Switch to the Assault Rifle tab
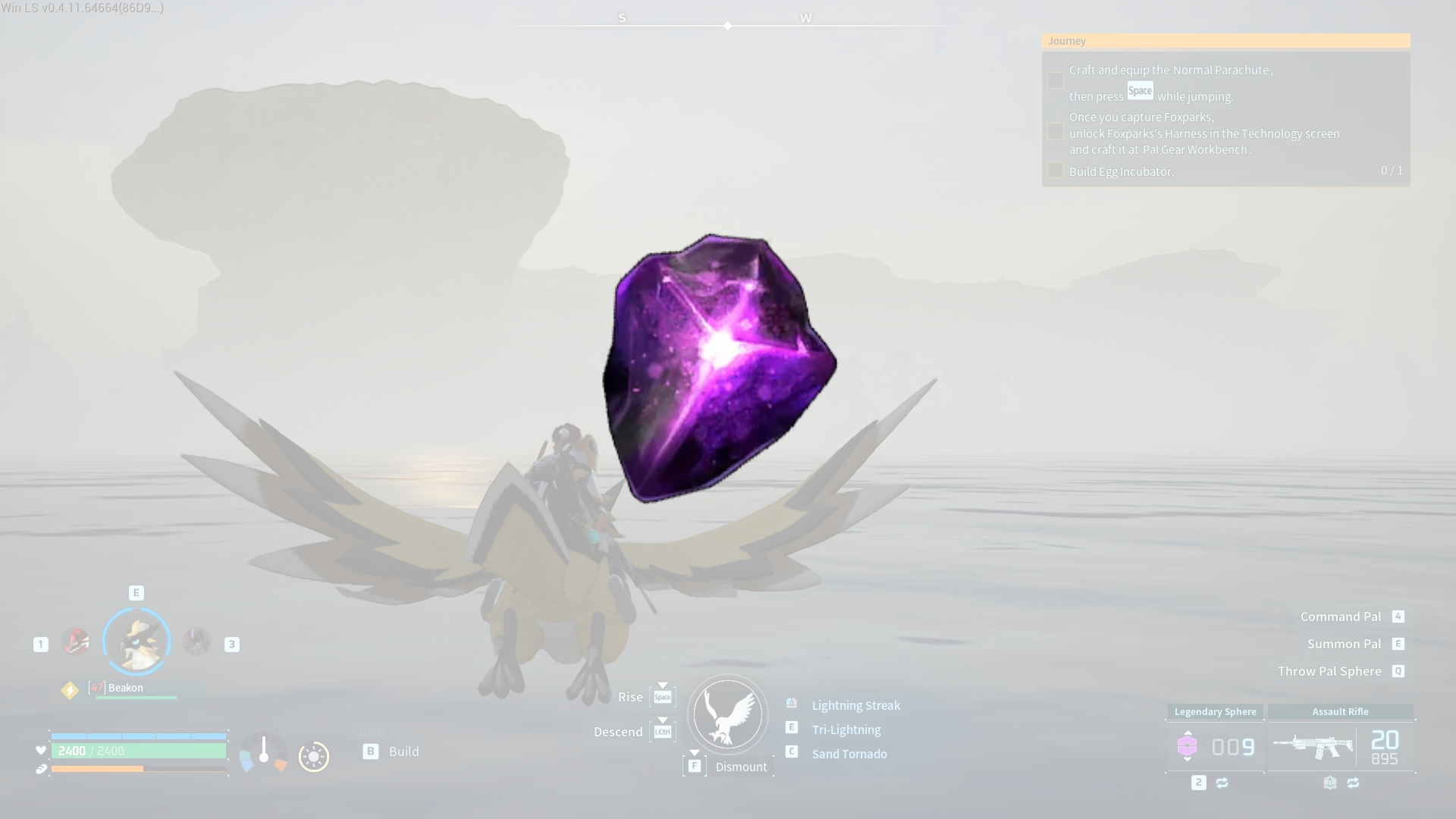Viewport: 1456px width, 819px height. pos(1341,711)
